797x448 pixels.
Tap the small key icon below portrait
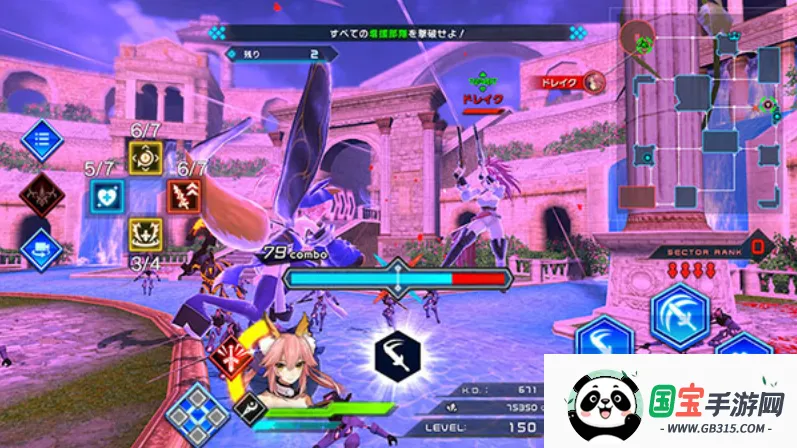click(x=248, y=407)
